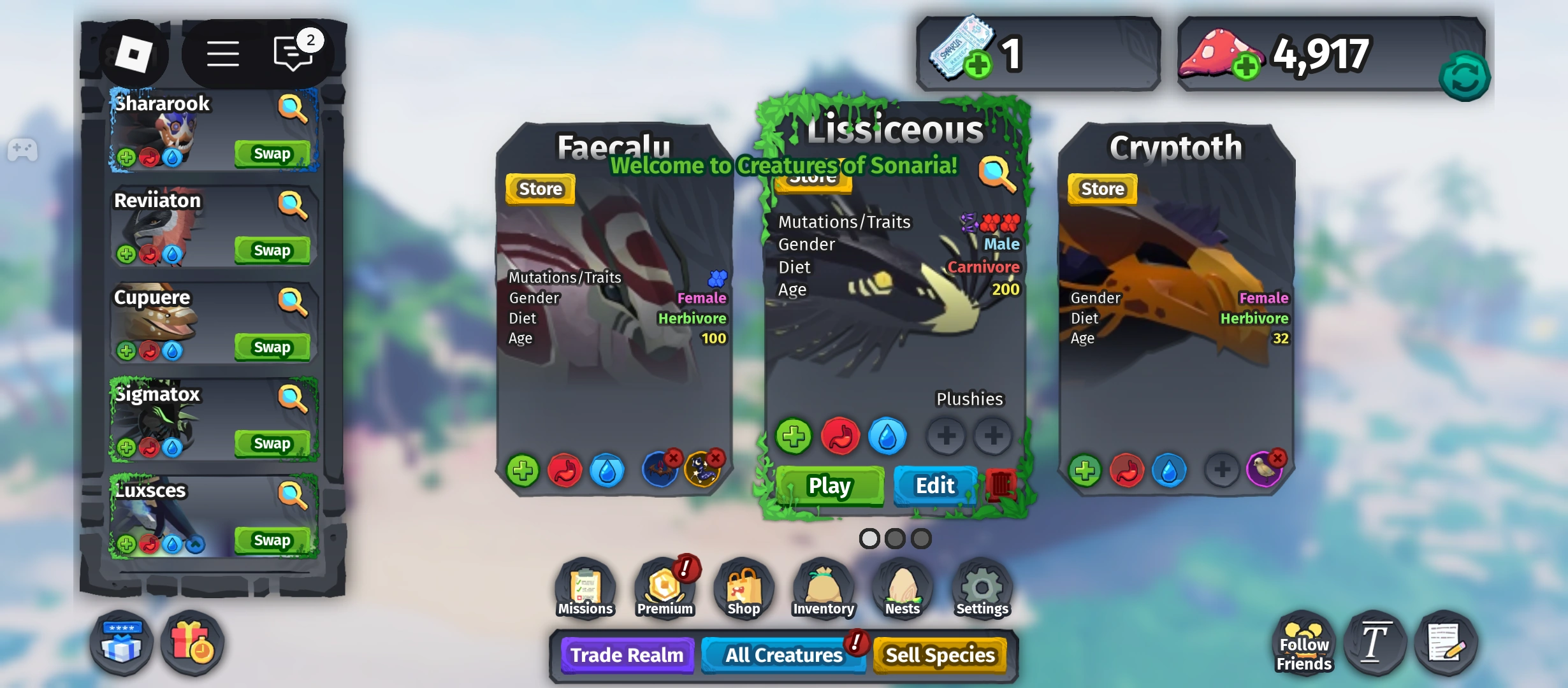Image resolution: width=1568 pixels, height=688 pixels.
Task: Open the Settings gear icon
Action: 980,586
